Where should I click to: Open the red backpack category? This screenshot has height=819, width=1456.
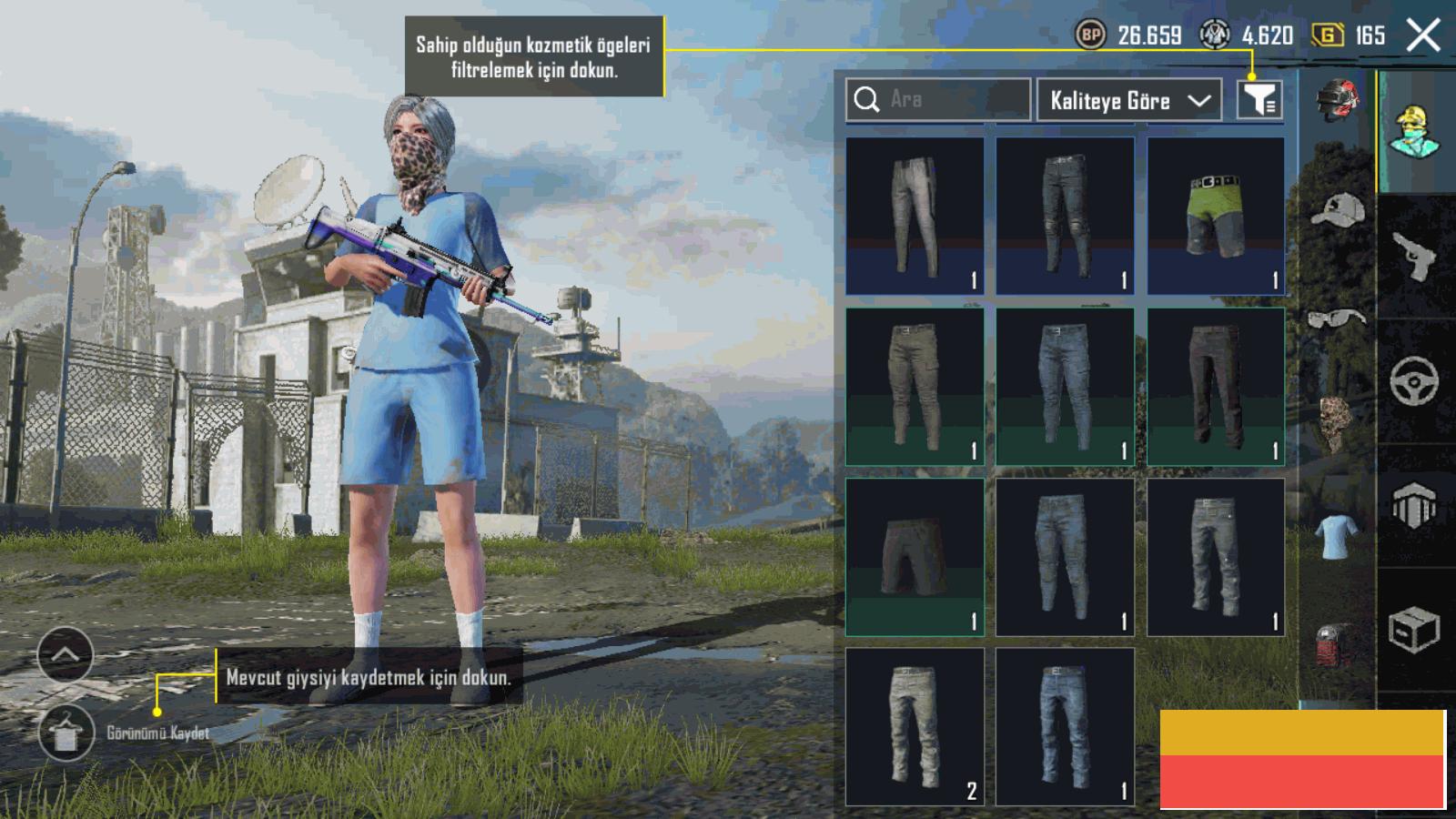pyautogui.click(x=1337, y=644)
